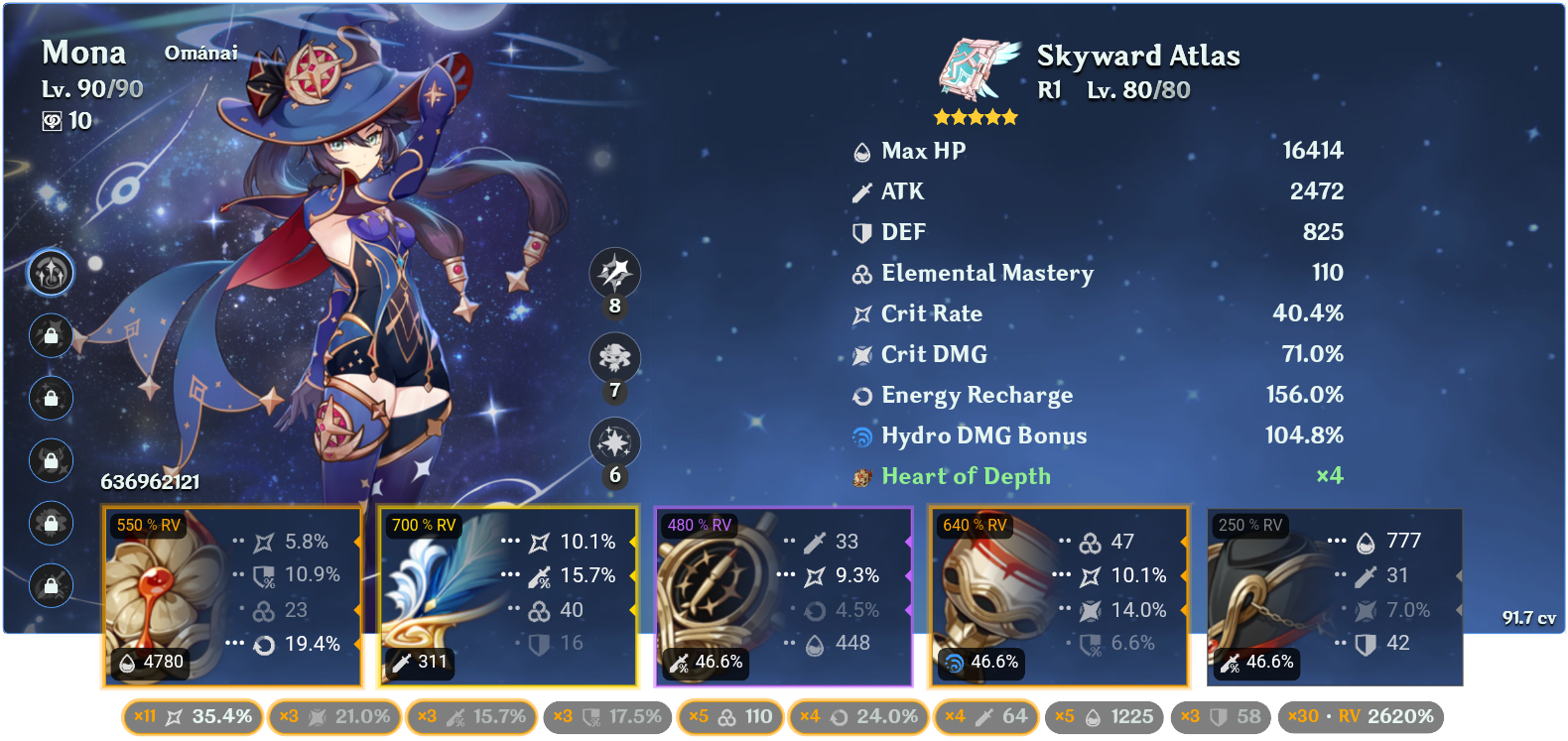Toggle the first lock below the element icon
The width and height of the screenshot is (1568, 741).
51,337
